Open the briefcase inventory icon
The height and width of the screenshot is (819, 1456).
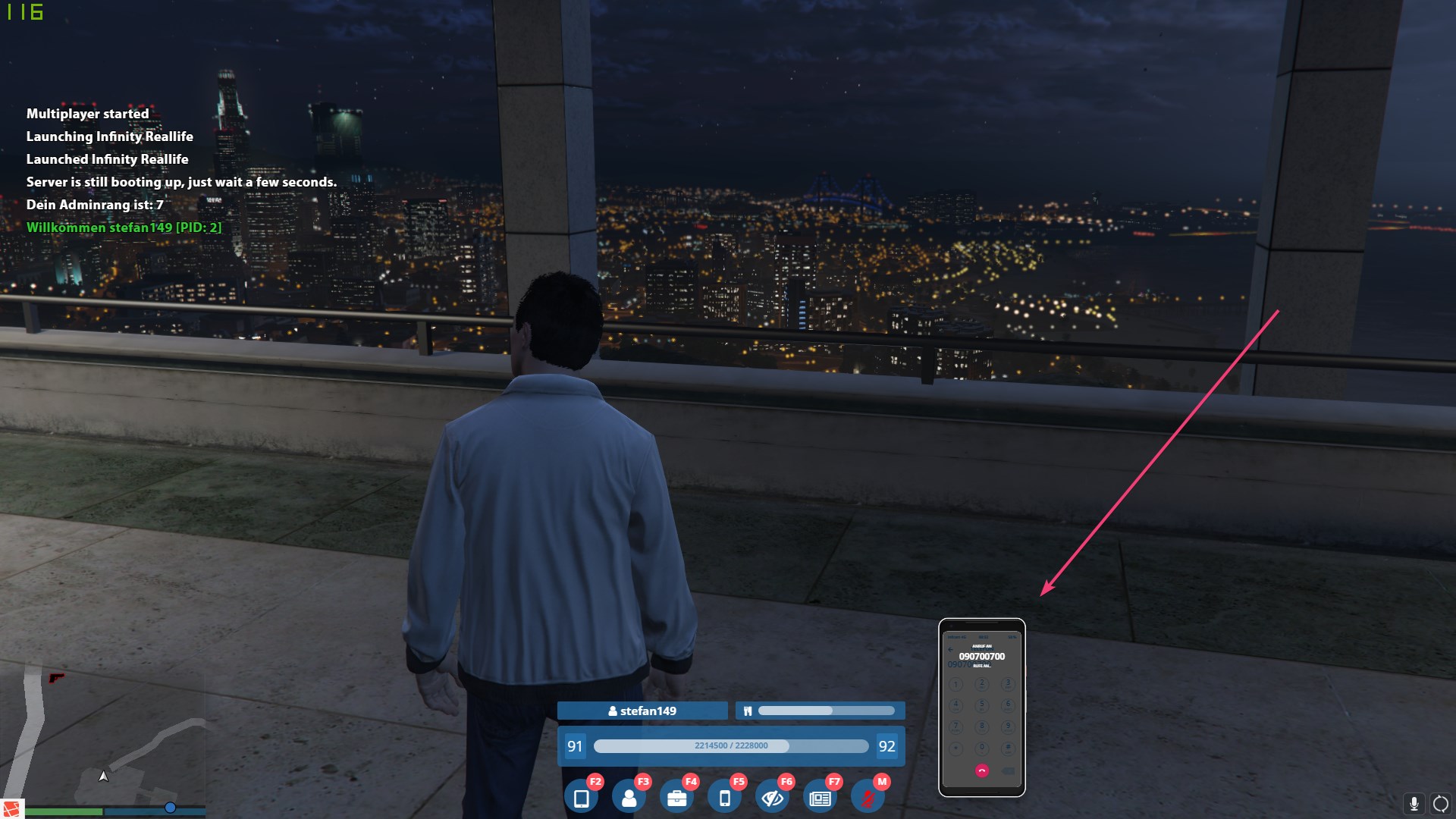coord(677,799)
